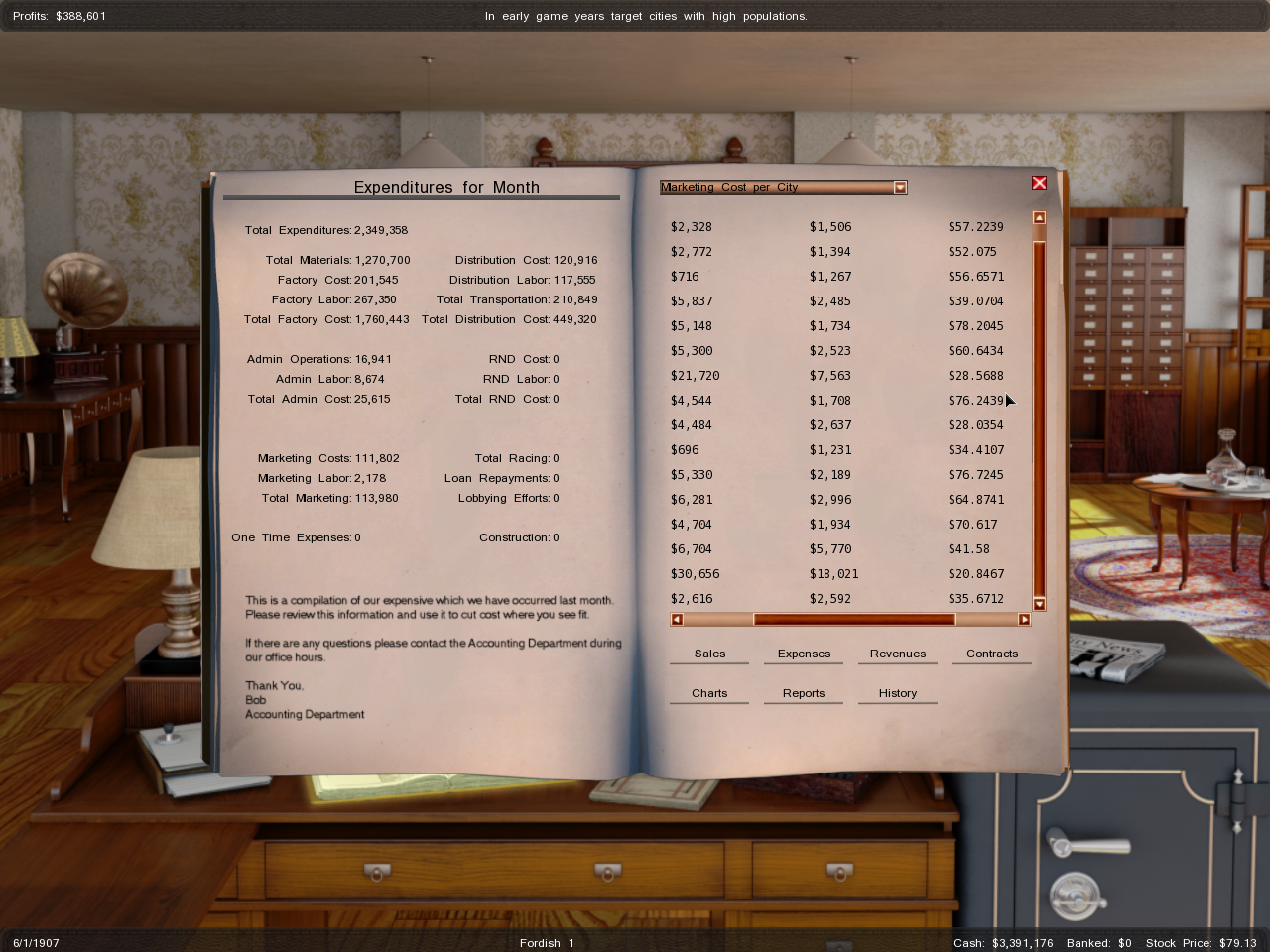Show the Expenses page

pyautogui.click(x=804, y=654)
